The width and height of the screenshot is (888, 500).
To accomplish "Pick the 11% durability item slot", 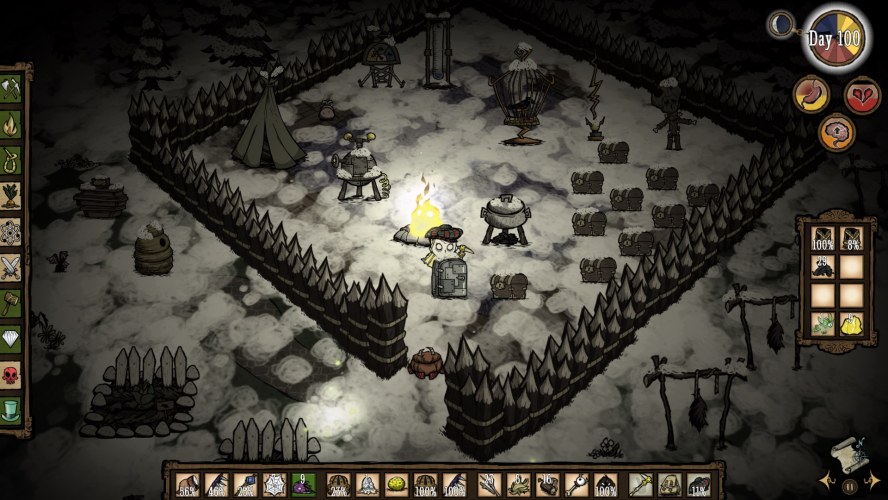I will pyautogui.click(x=699, y=485).
